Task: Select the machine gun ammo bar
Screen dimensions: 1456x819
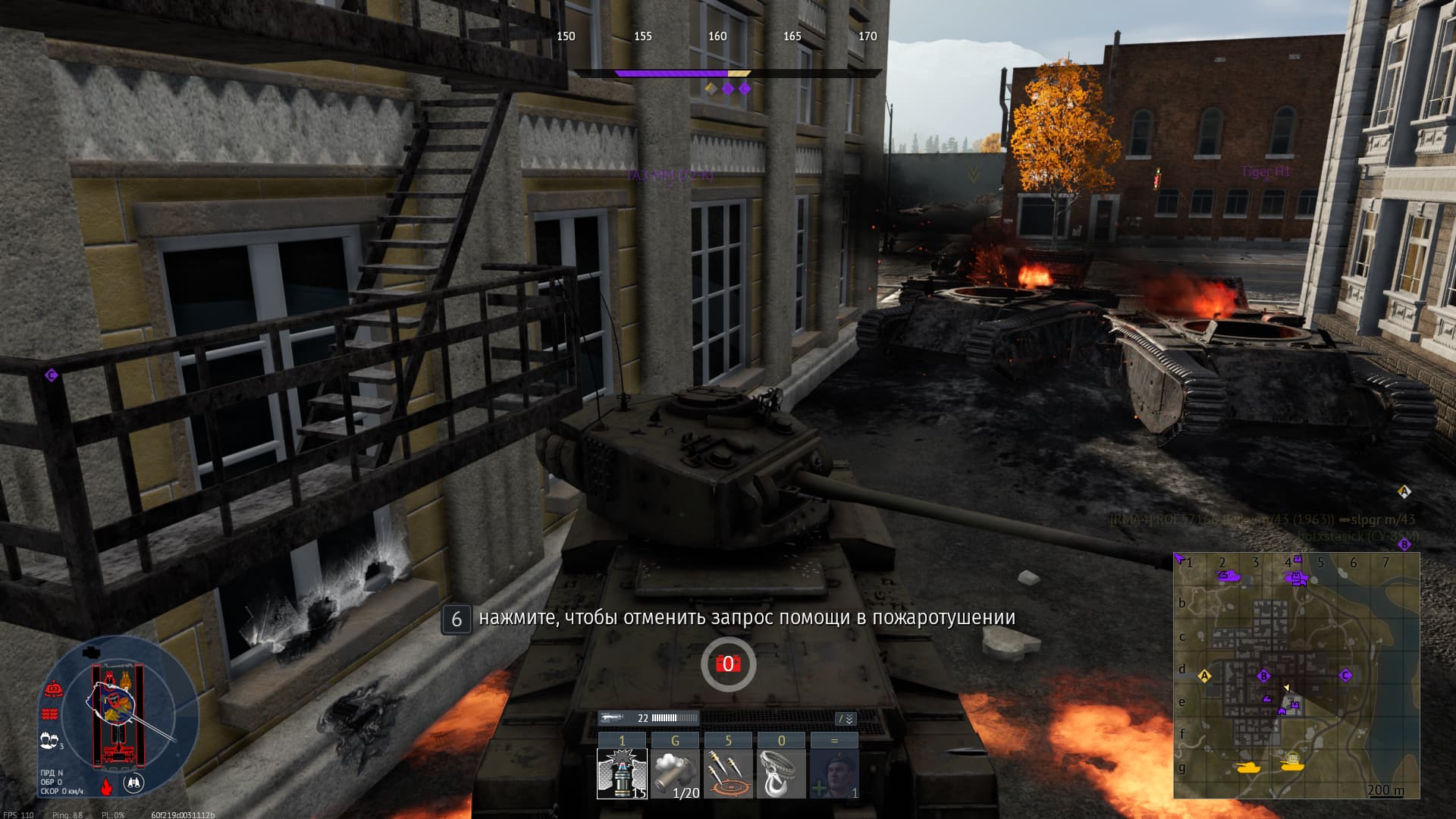Action: click(648, 717)
